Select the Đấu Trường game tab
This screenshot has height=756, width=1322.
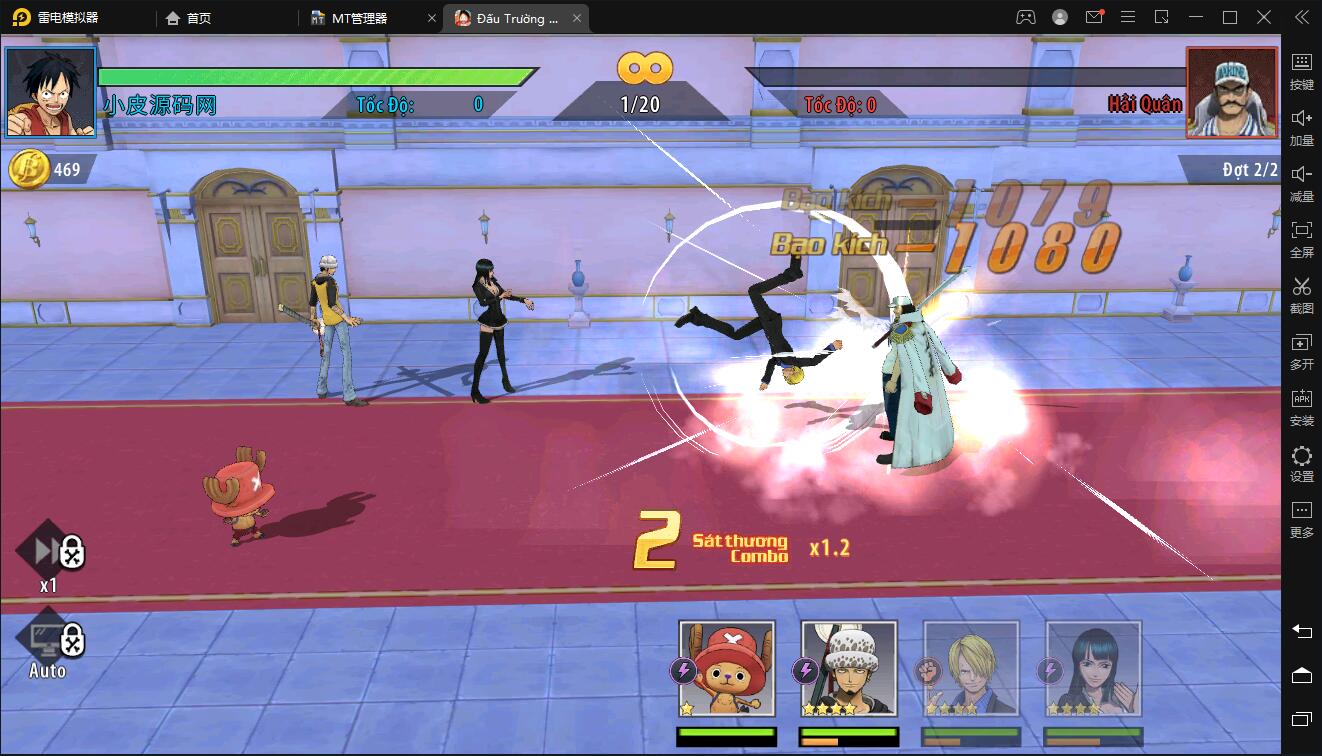coord(516,17)
